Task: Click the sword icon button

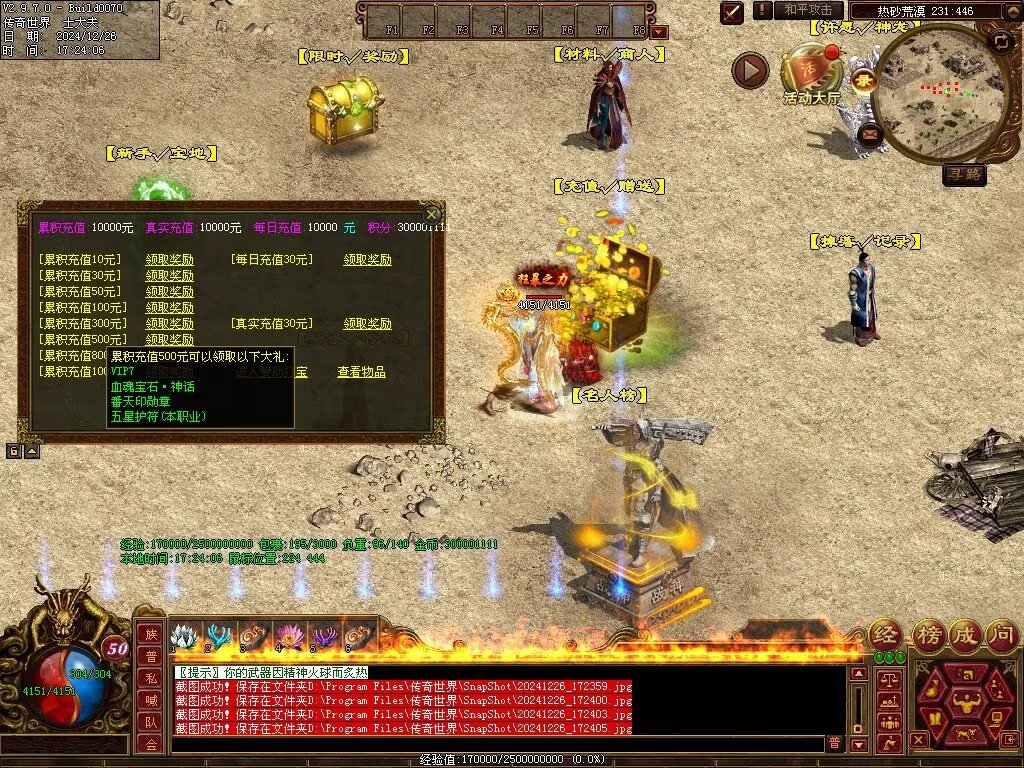Action: 733,12
